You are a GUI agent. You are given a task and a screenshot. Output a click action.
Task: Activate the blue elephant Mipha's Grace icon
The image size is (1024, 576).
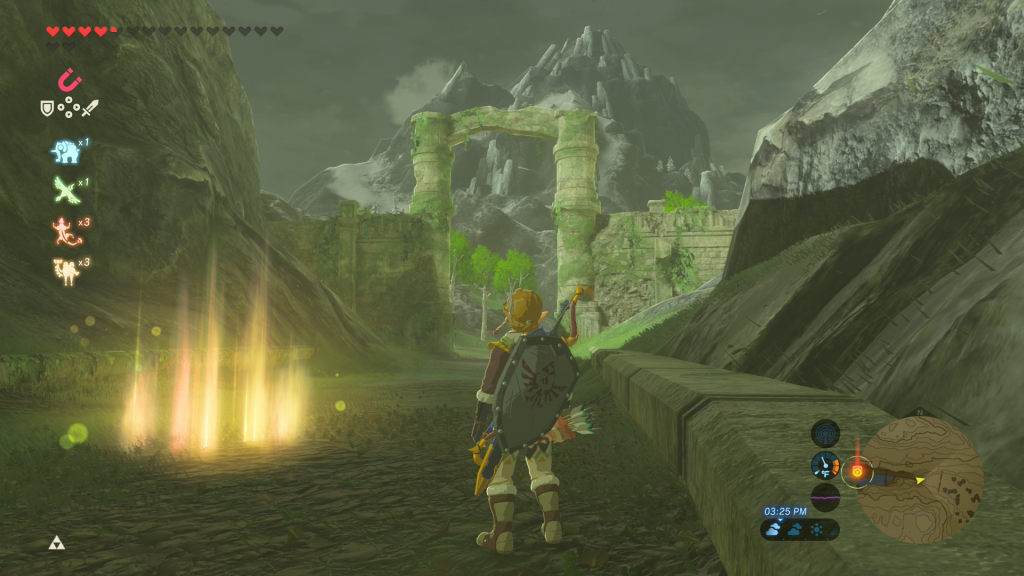[x=65, y=151]
